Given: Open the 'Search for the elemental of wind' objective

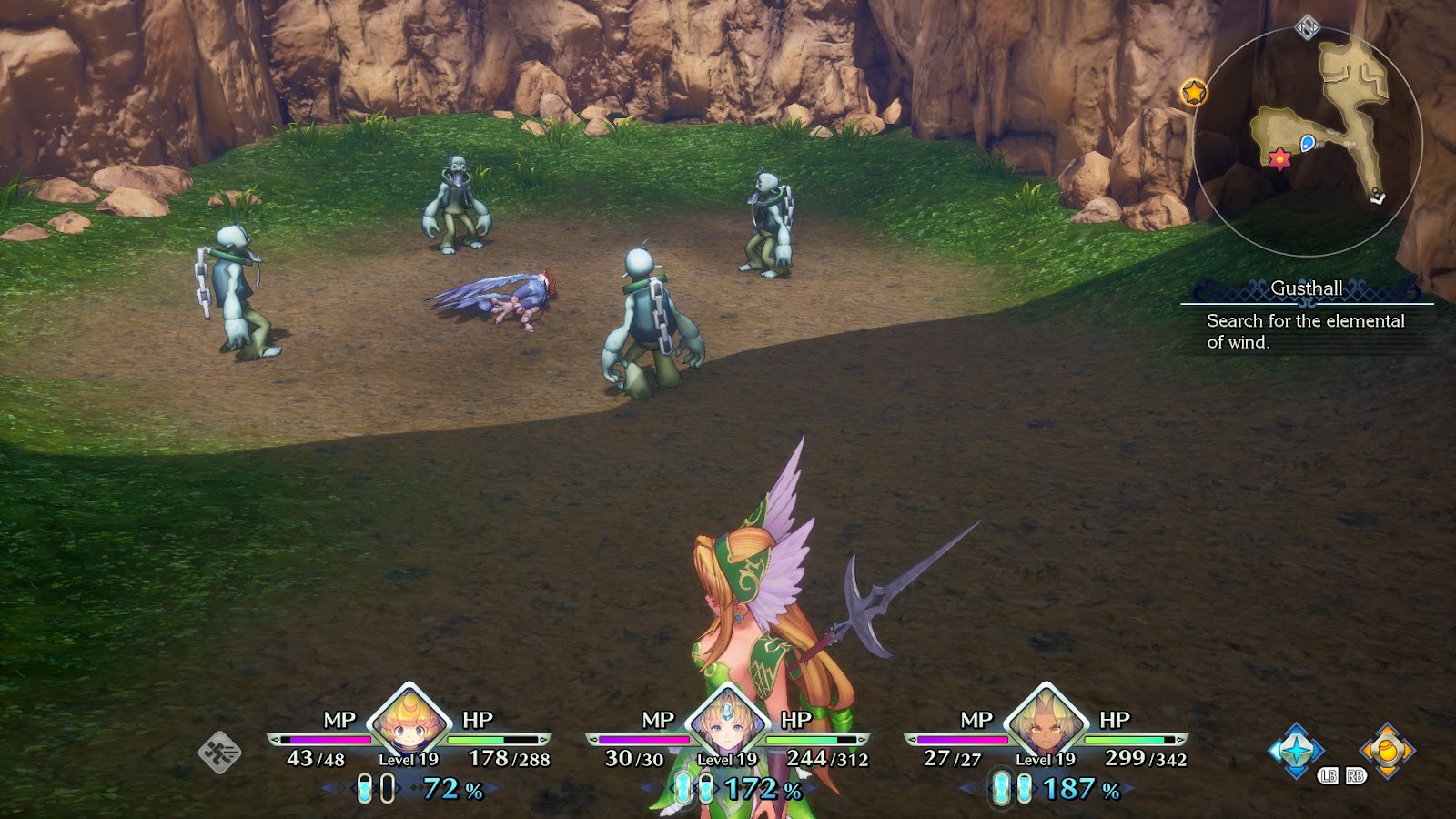Looking at the screenshot, I should pyautogui.click(x=1305, y=331).
